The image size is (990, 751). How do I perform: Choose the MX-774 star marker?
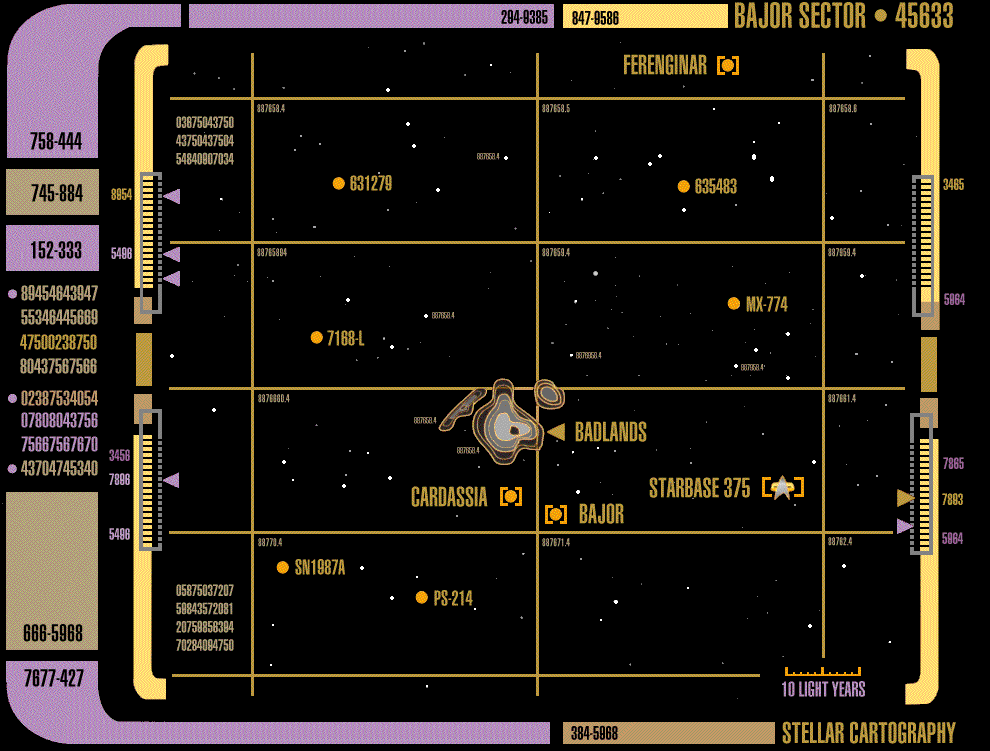point(734,303)
